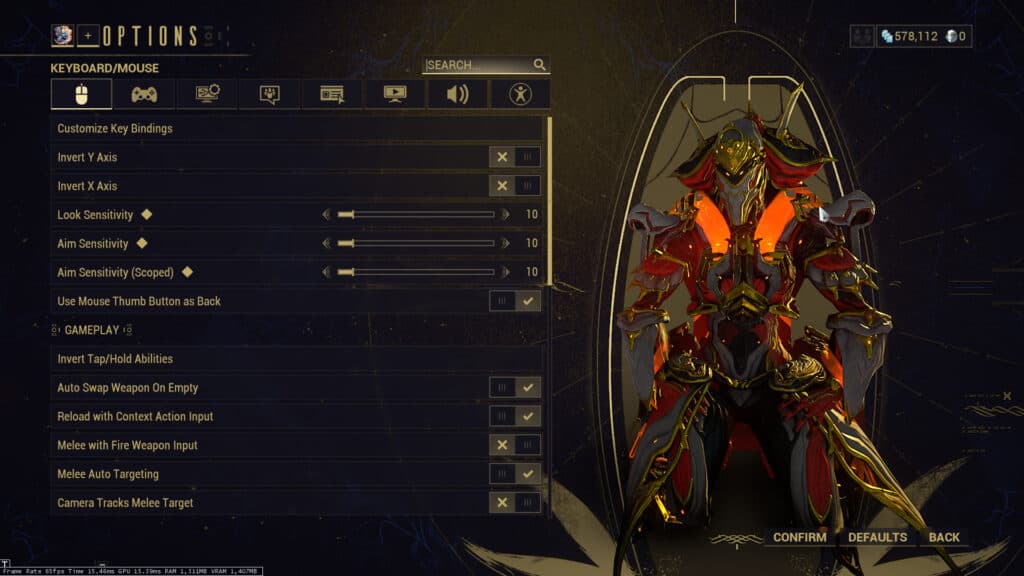Open Invert Tap/Hold Abilities
Viewport: 1024px width, 576px height.
(x=297, y=359)
